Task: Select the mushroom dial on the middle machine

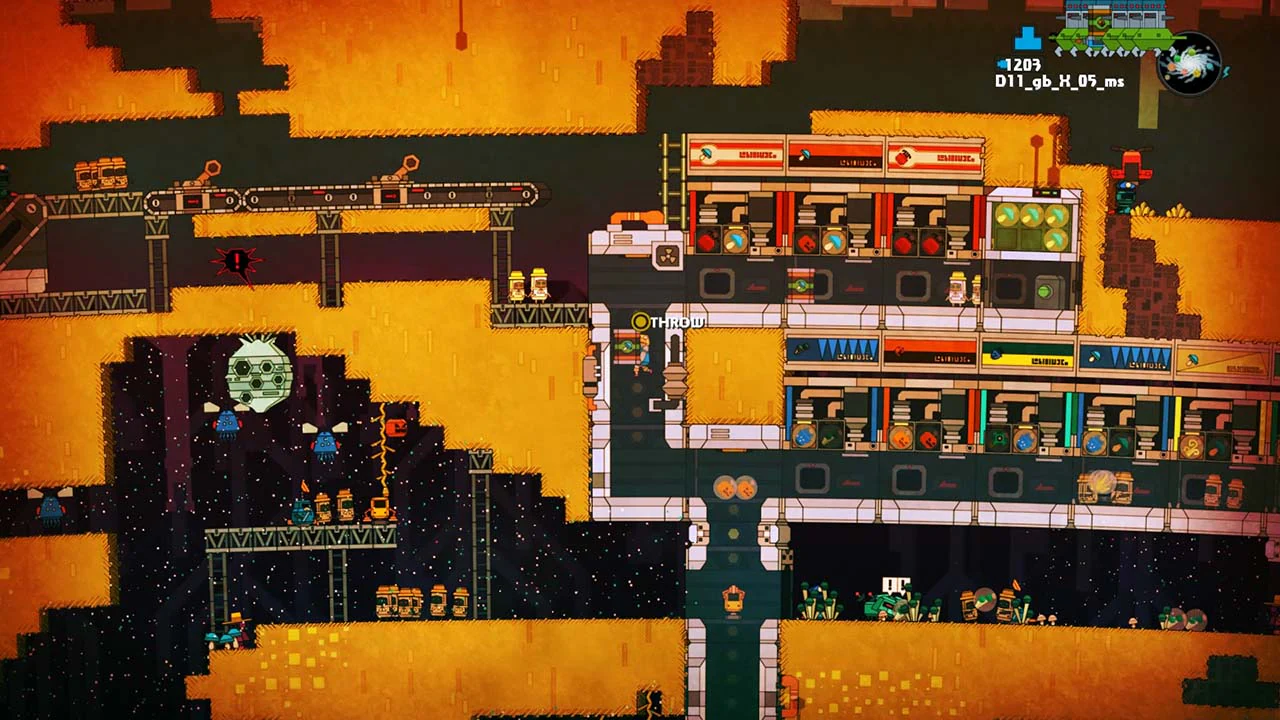Action: [833, 242]
